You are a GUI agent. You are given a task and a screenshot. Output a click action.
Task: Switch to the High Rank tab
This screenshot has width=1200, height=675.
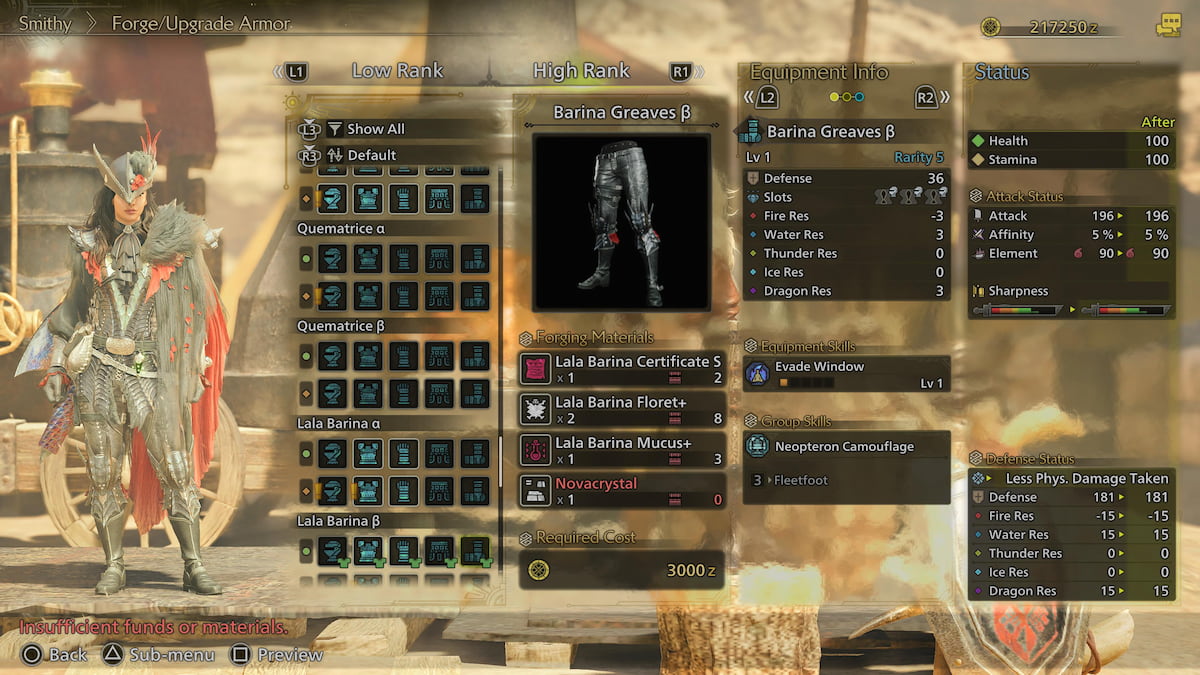pyautogui.click(x=581, y=71)
